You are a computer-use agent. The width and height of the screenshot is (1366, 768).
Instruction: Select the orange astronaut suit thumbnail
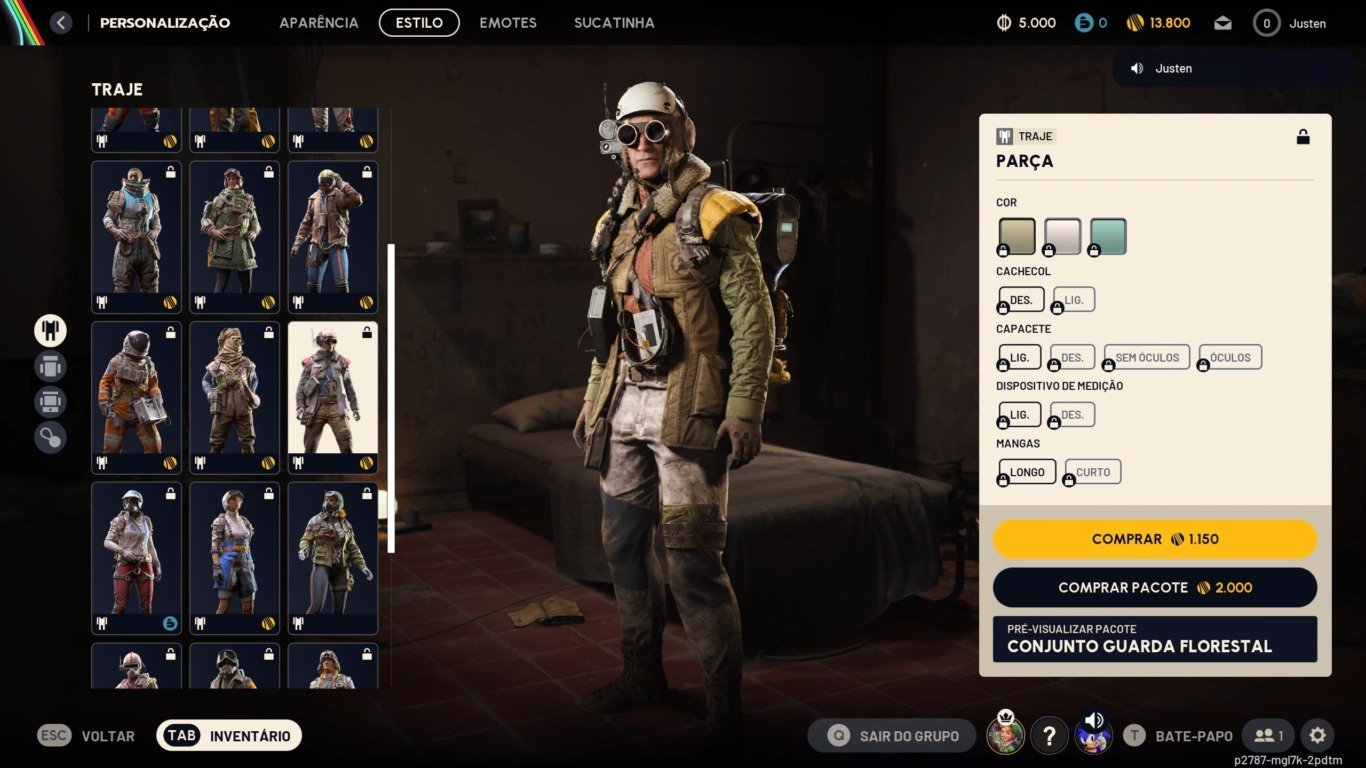(x=136, y=397)
